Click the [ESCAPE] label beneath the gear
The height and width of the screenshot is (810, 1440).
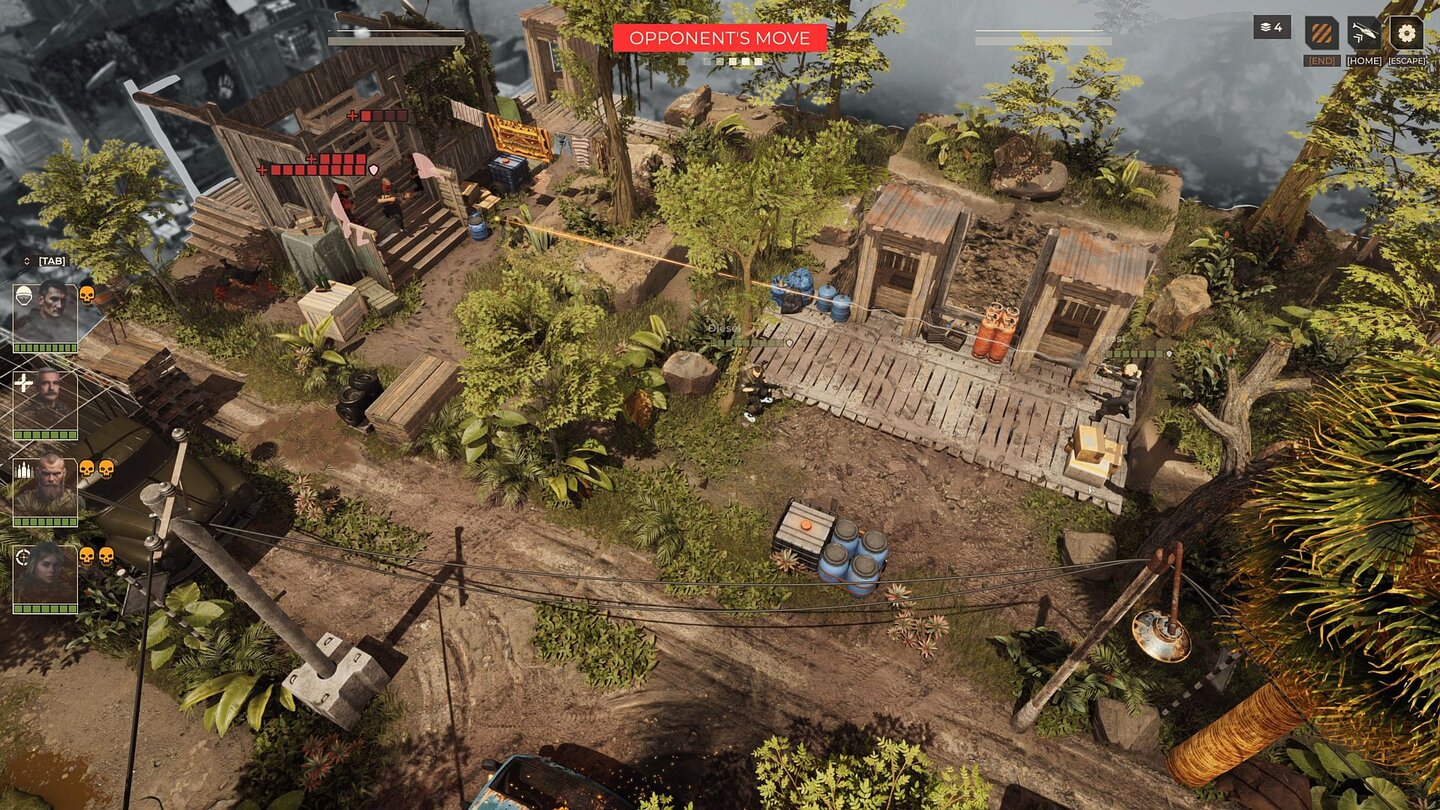(x=1407, y=60)
